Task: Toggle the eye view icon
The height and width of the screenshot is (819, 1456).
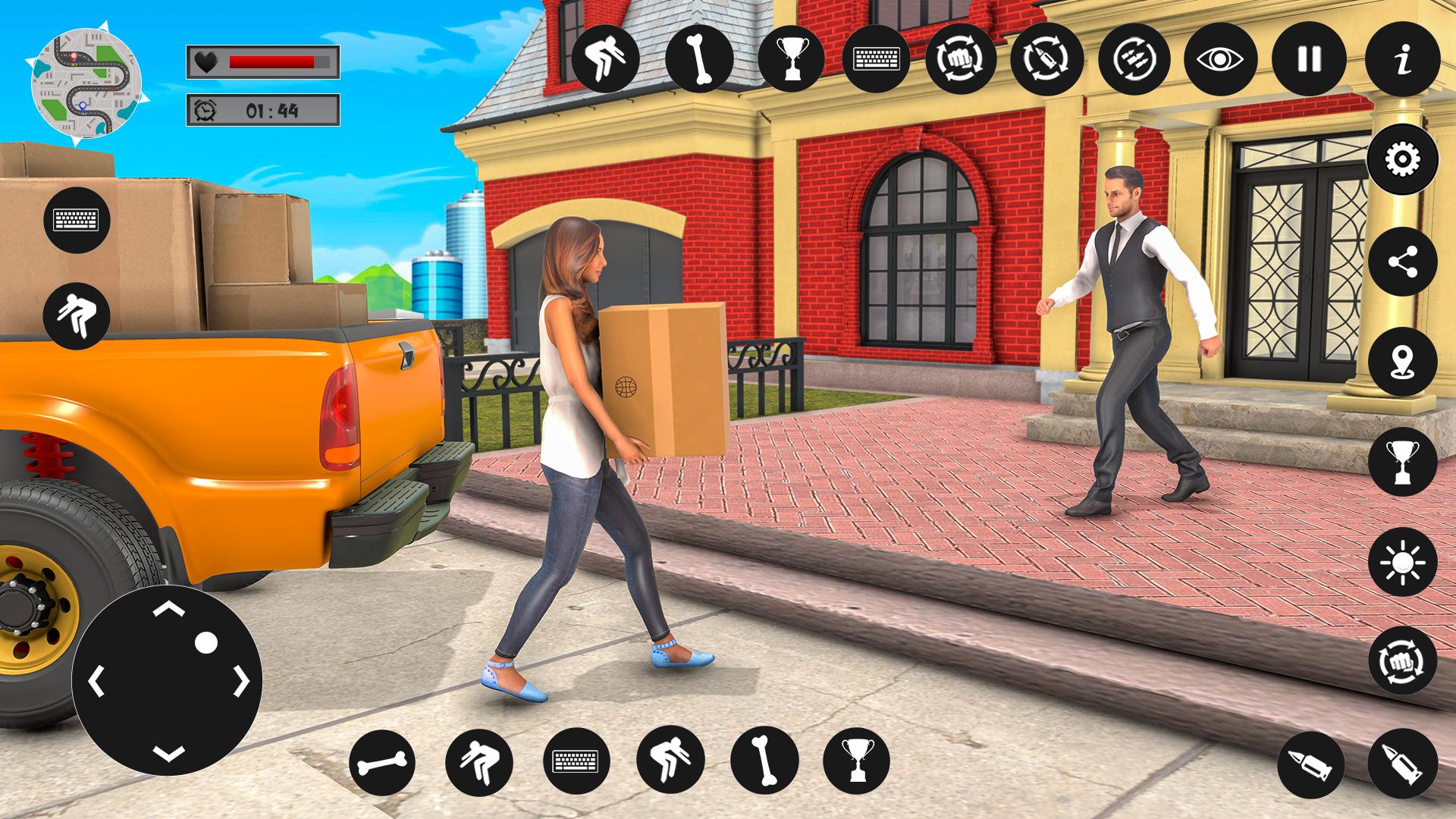Action: tap(1219, 59)
